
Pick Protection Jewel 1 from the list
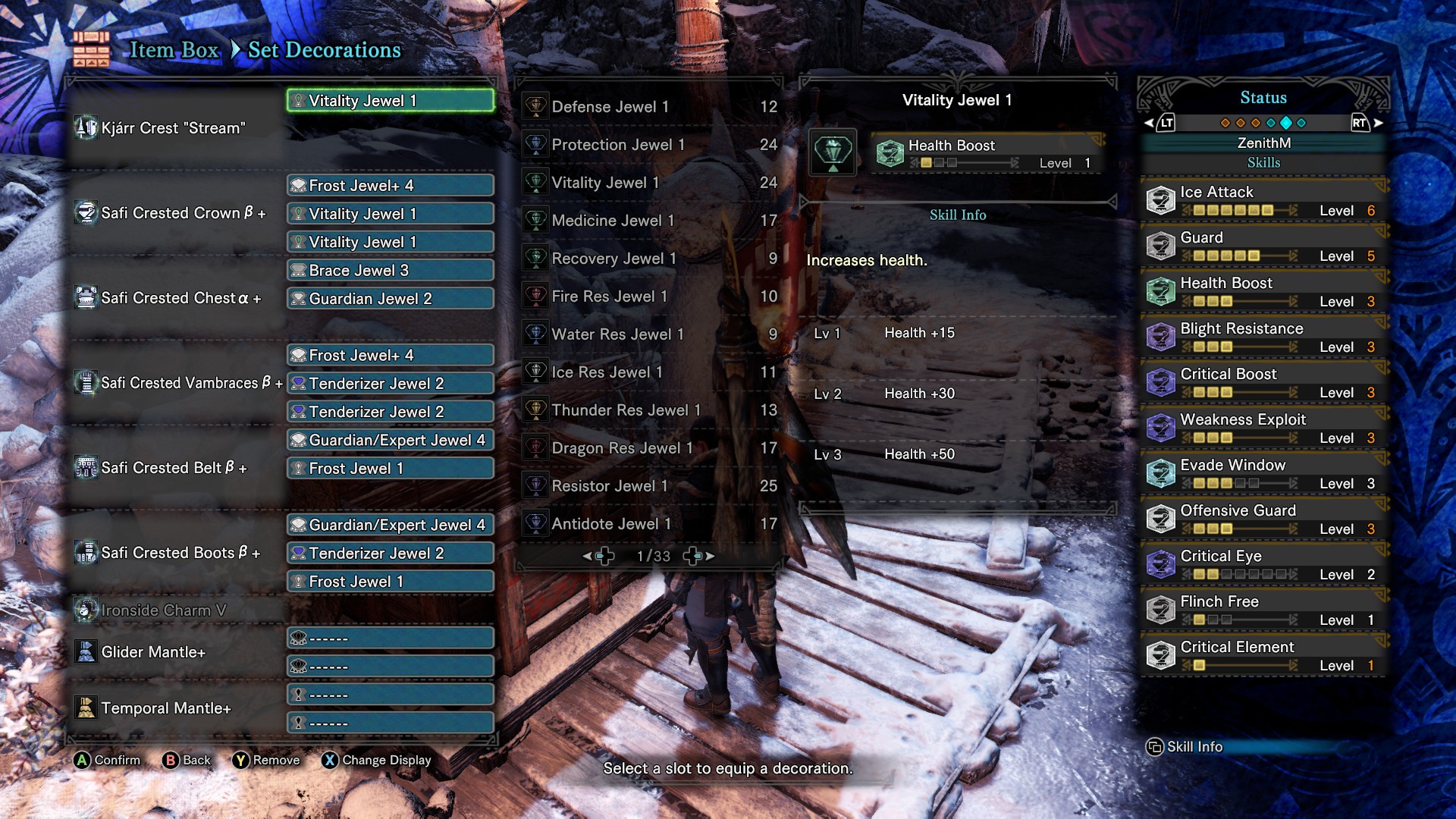[649, 145]
